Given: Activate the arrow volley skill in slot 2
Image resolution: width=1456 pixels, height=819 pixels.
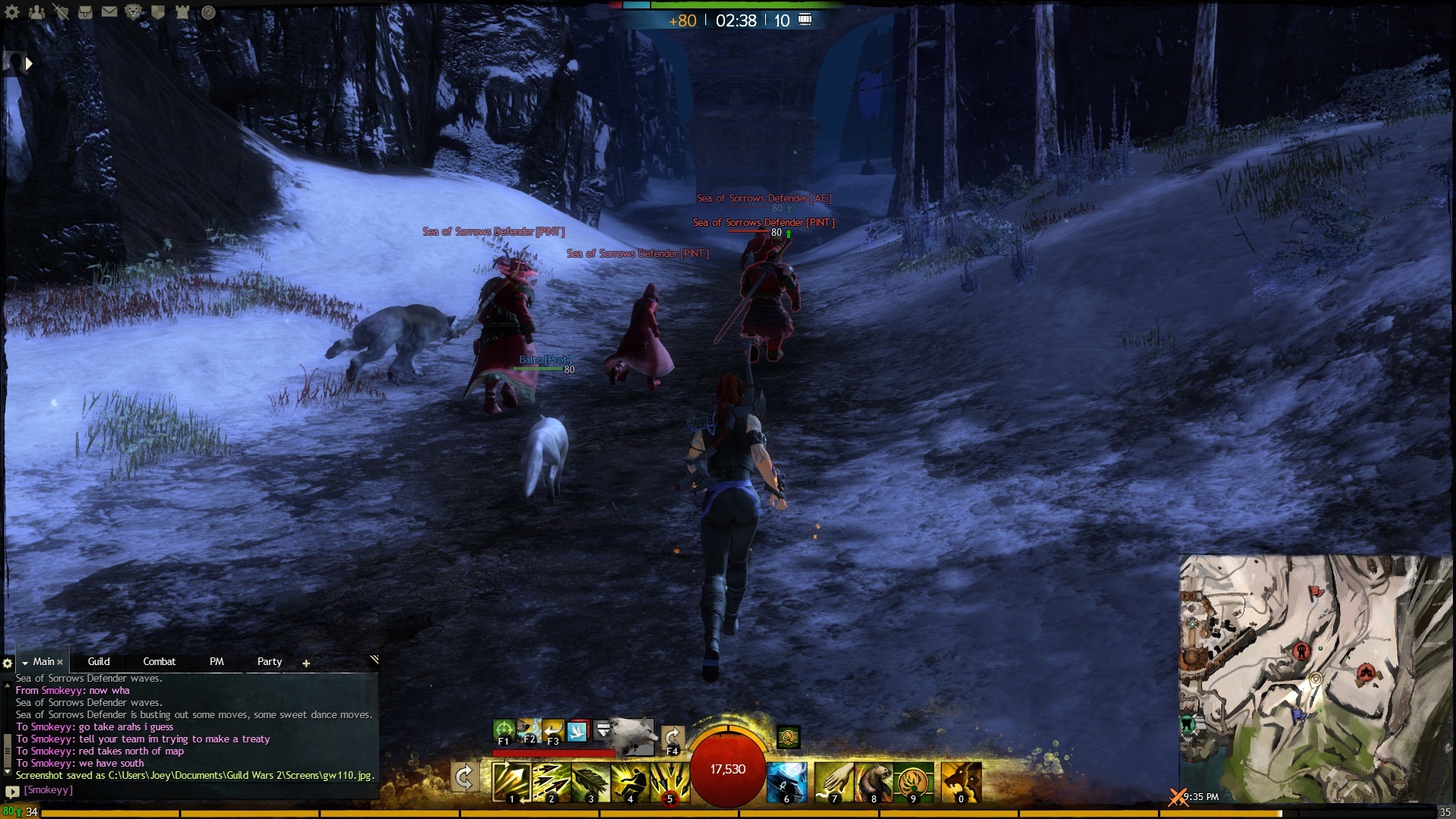Looking at the screenshot, I should (x=551, y=782).
